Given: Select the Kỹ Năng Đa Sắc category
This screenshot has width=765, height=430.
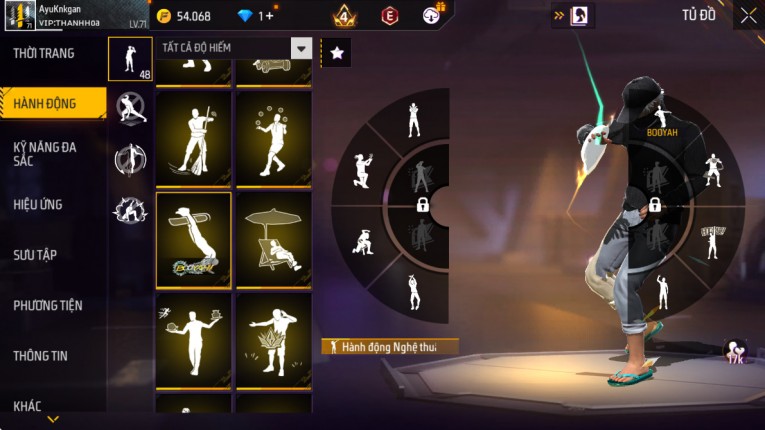Looking at the screenshot, I should 45,153.
